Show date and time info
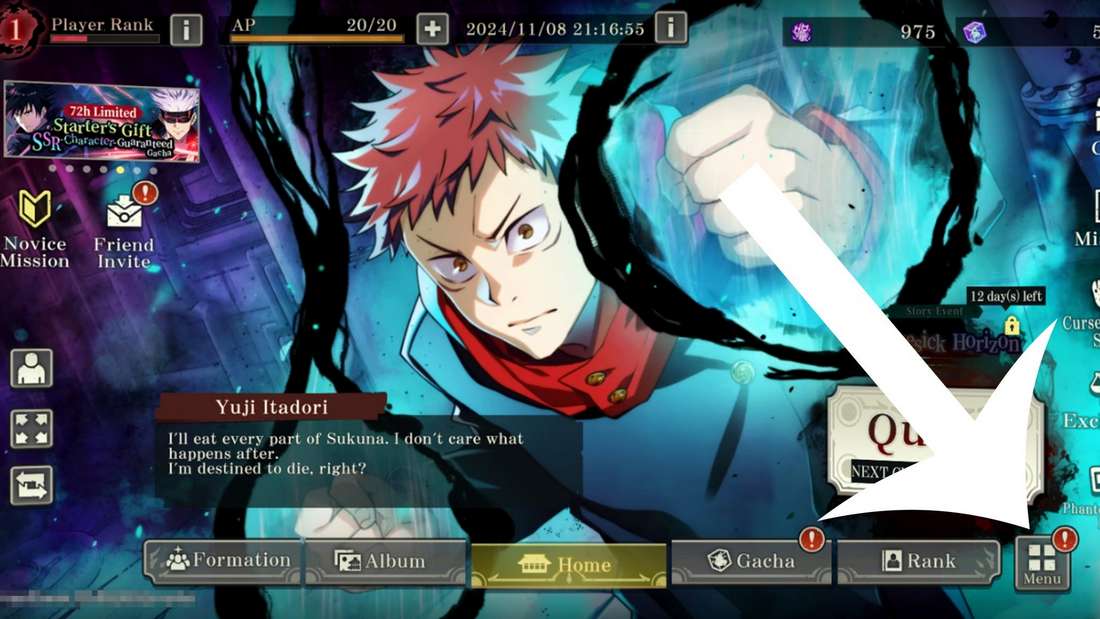This screenshot has height=619, width=1100. click(671, 28)
